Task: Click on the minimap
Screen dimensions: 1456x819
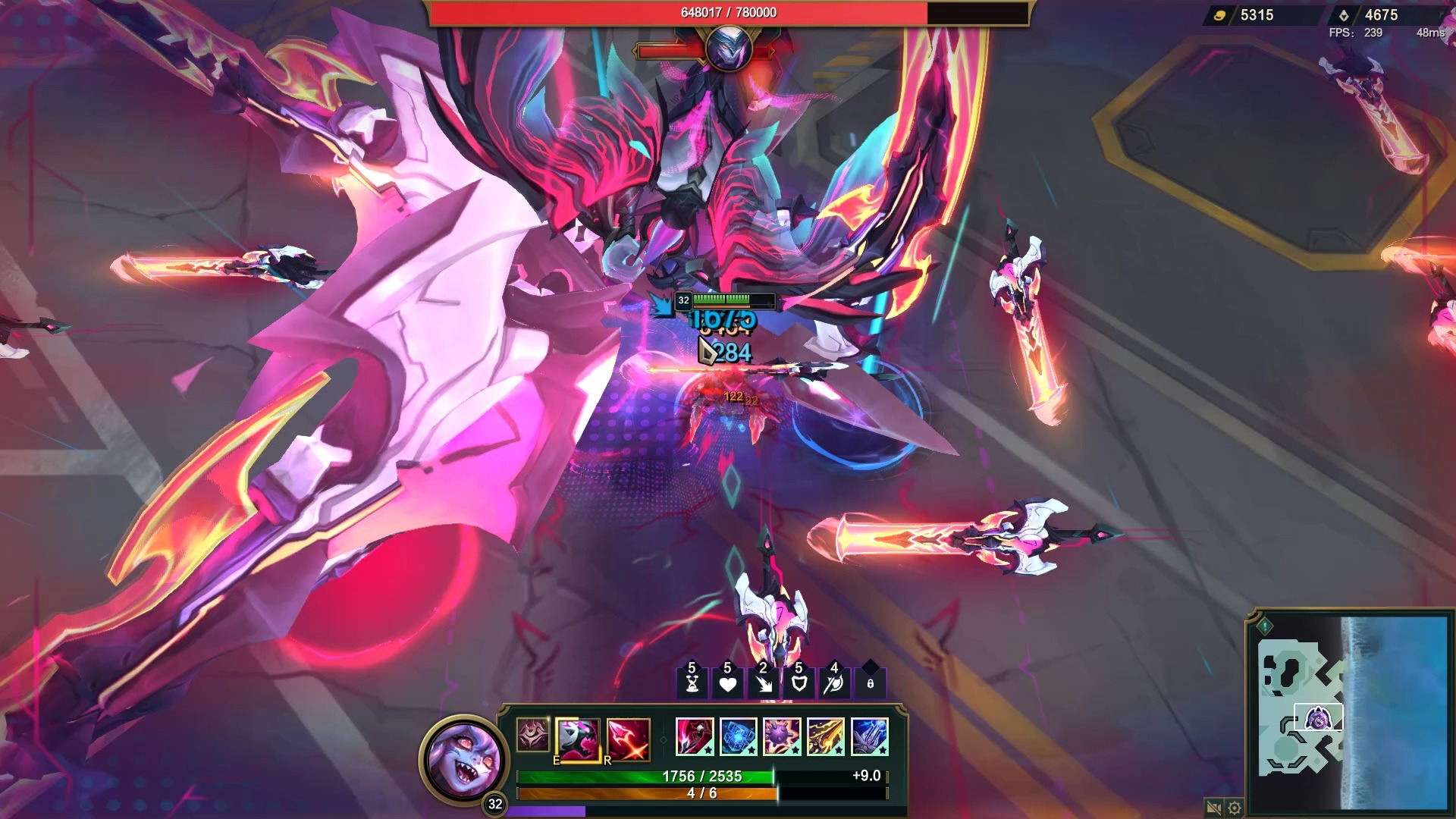Action: tap(1351, 711)
